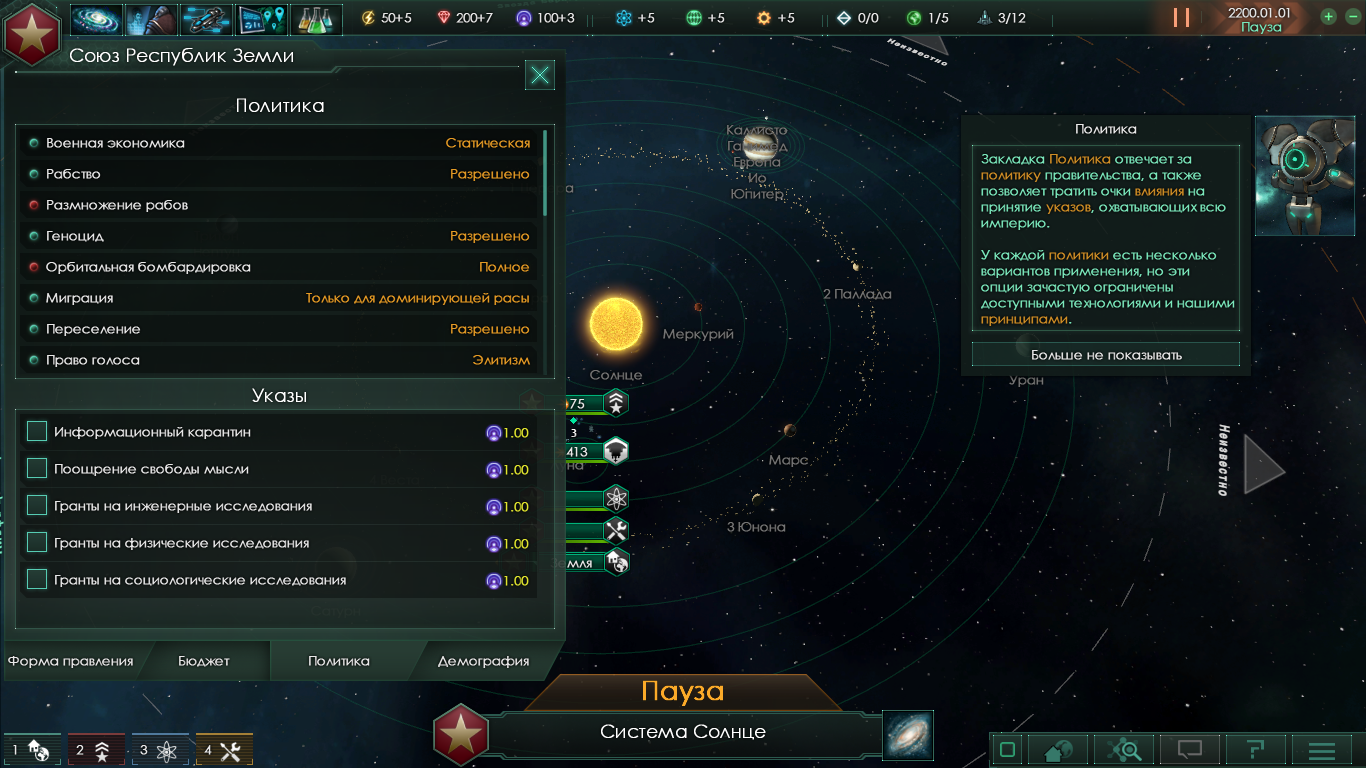
Task: Switch to the Форма правления tab
Action: (x=71, y=661)
